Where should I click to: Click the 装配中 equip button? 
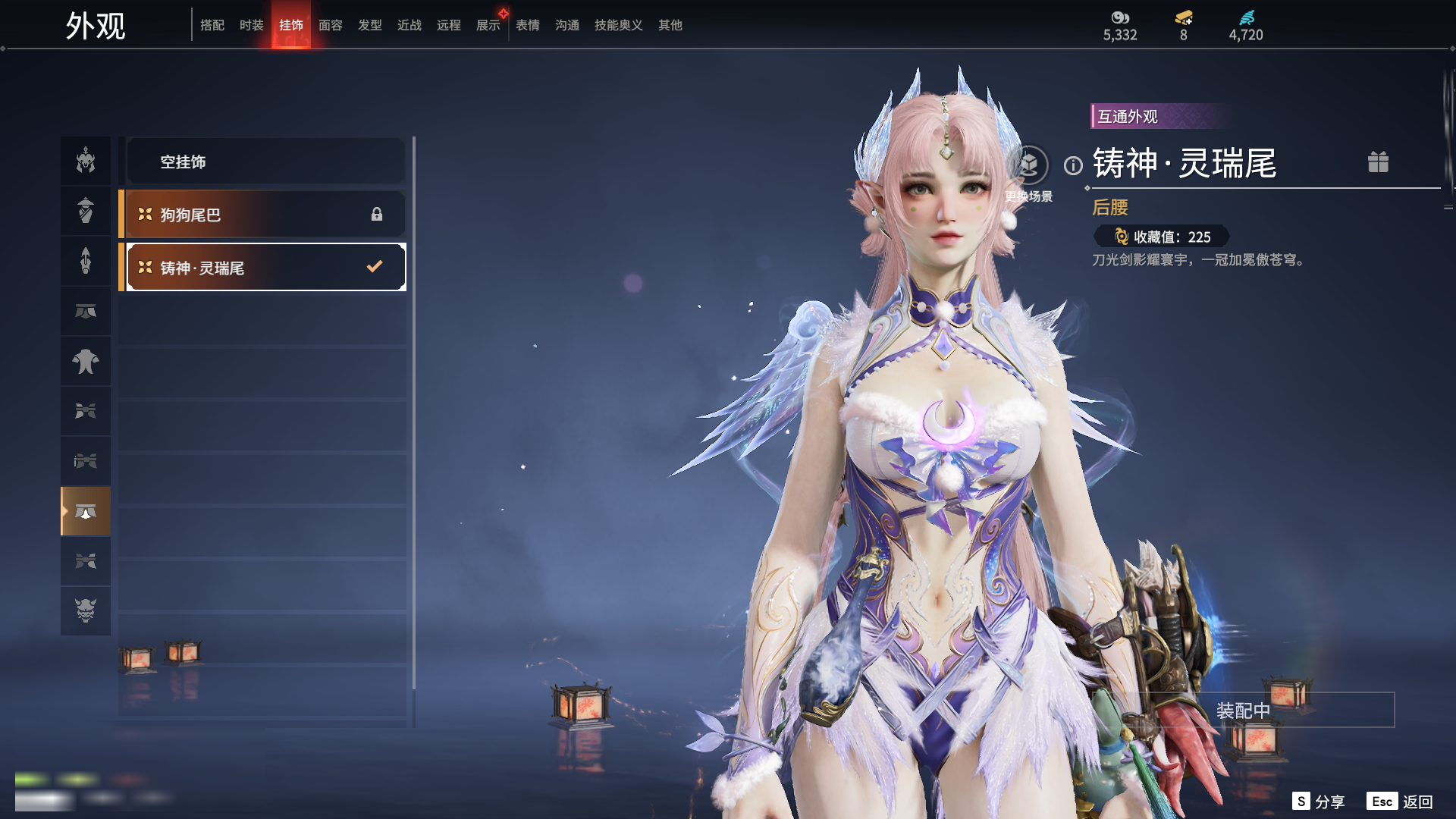tap(1244, 711)
